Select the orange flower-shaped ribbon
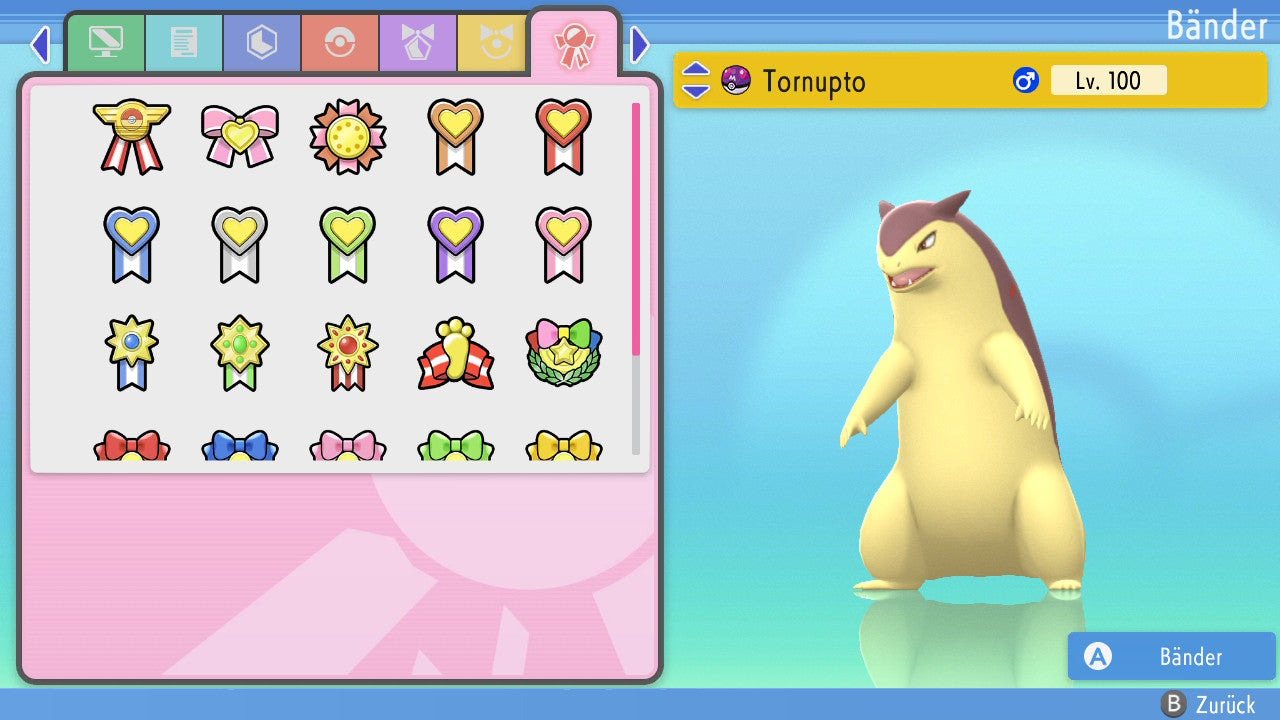Viewport: 1280px width, 720px height. [348, 136]
